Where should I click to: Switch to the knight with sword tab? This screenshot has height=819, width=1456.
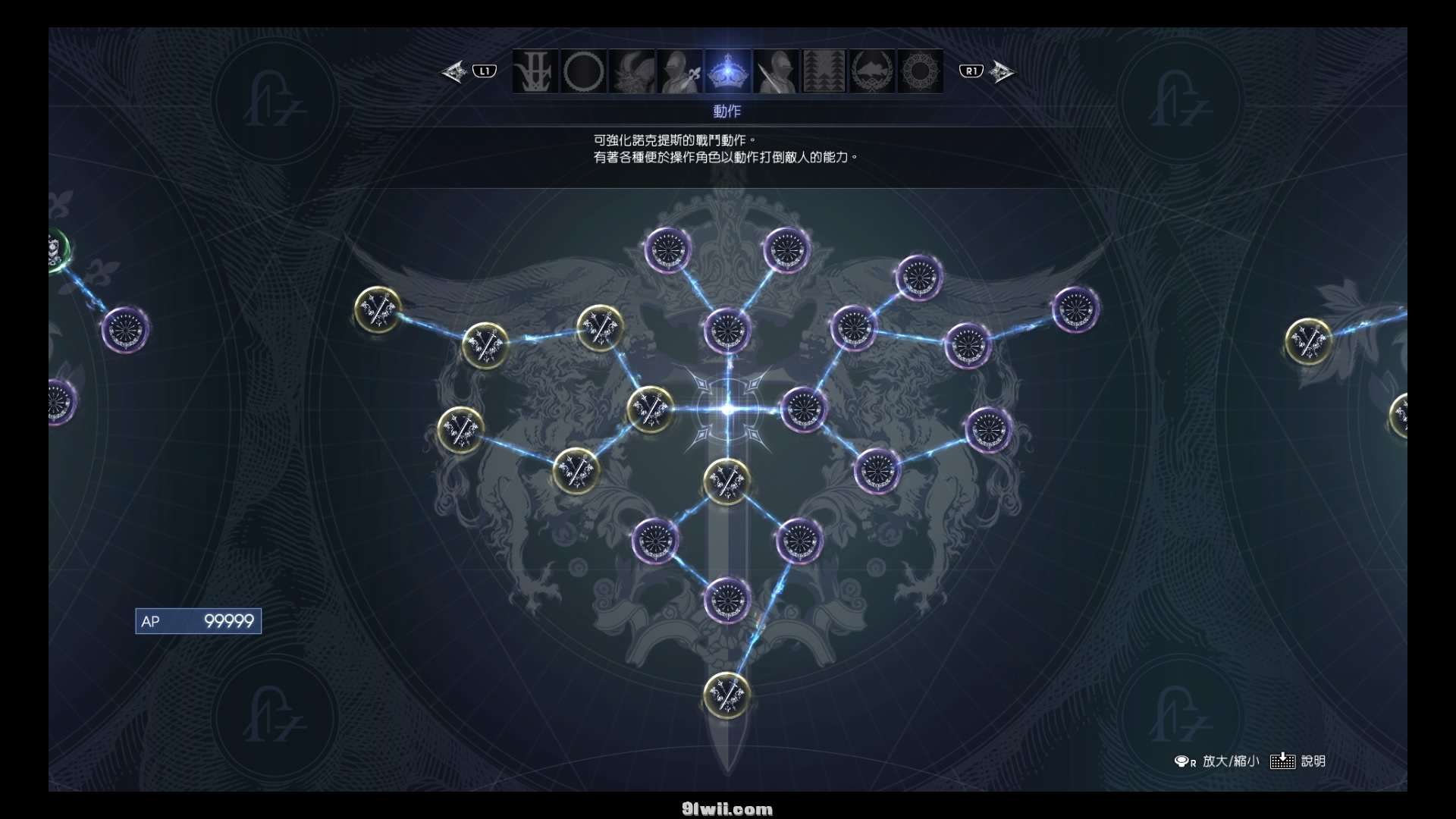777,72
